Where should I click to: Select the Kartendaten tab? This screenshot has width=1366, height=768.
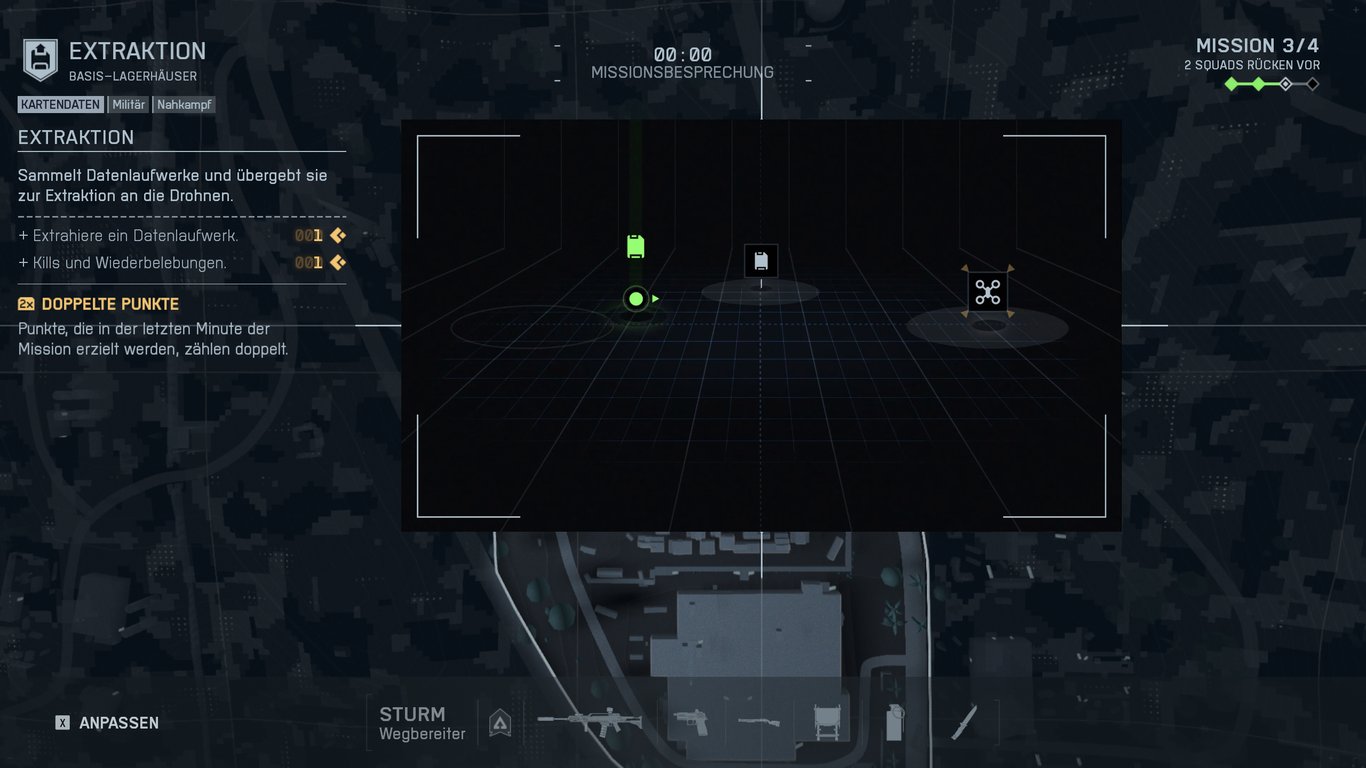tap(60, 104)
